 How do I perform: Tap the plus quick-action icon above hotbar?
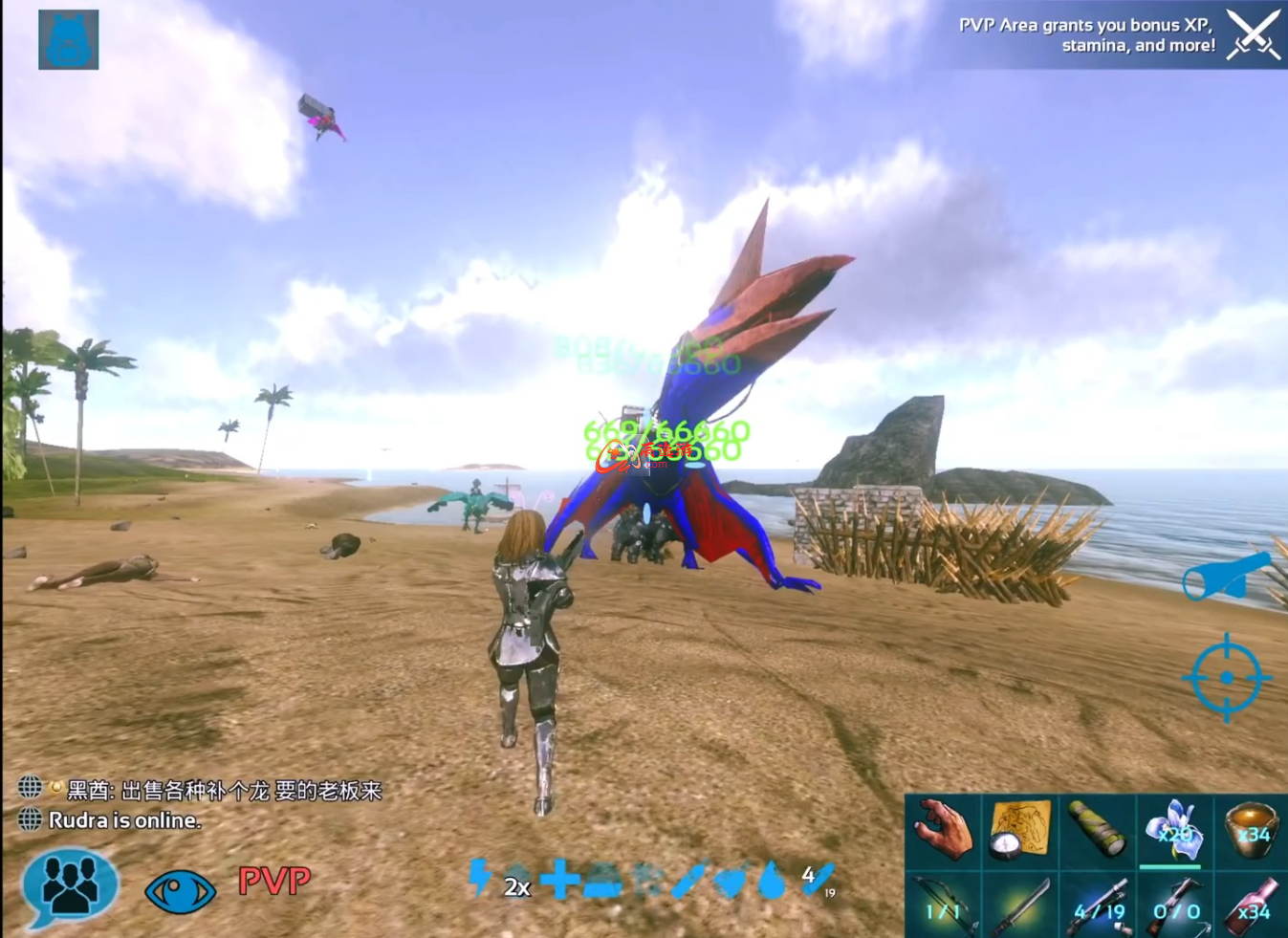click(x=562, y=880)
